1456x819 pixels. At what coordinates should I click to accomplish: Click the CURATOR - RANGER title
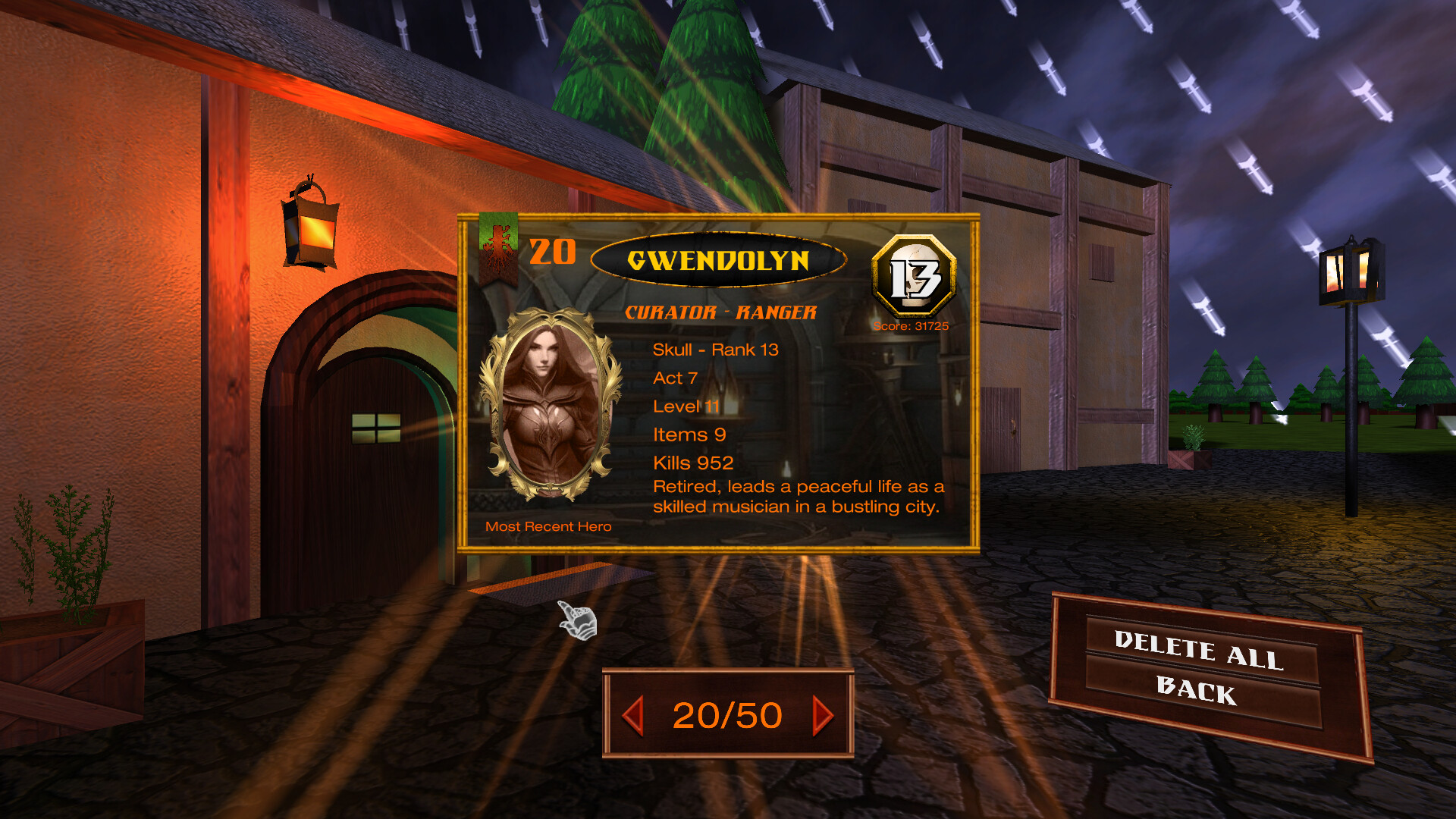719,311
